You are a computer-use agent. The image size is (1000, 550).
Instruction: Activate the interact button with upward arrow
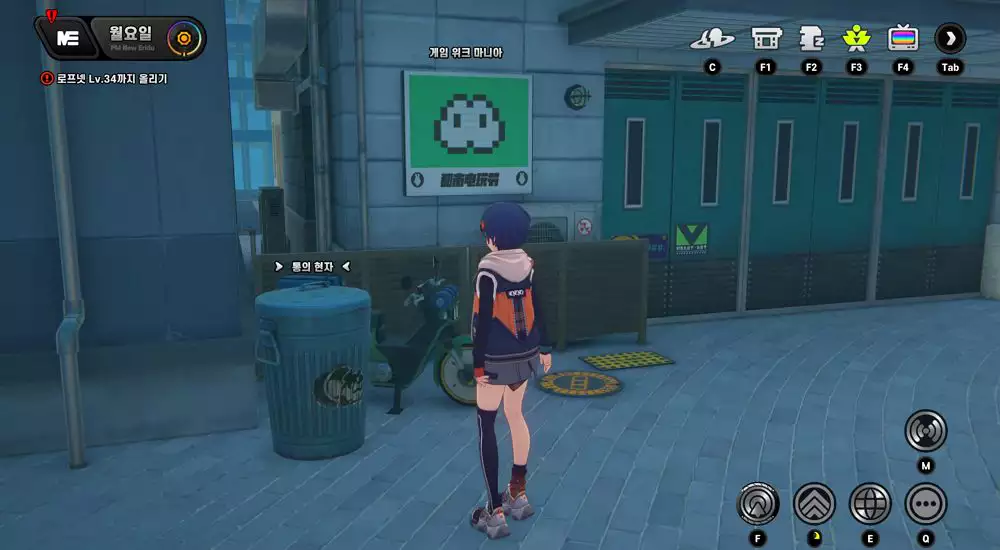pos(758,503)
